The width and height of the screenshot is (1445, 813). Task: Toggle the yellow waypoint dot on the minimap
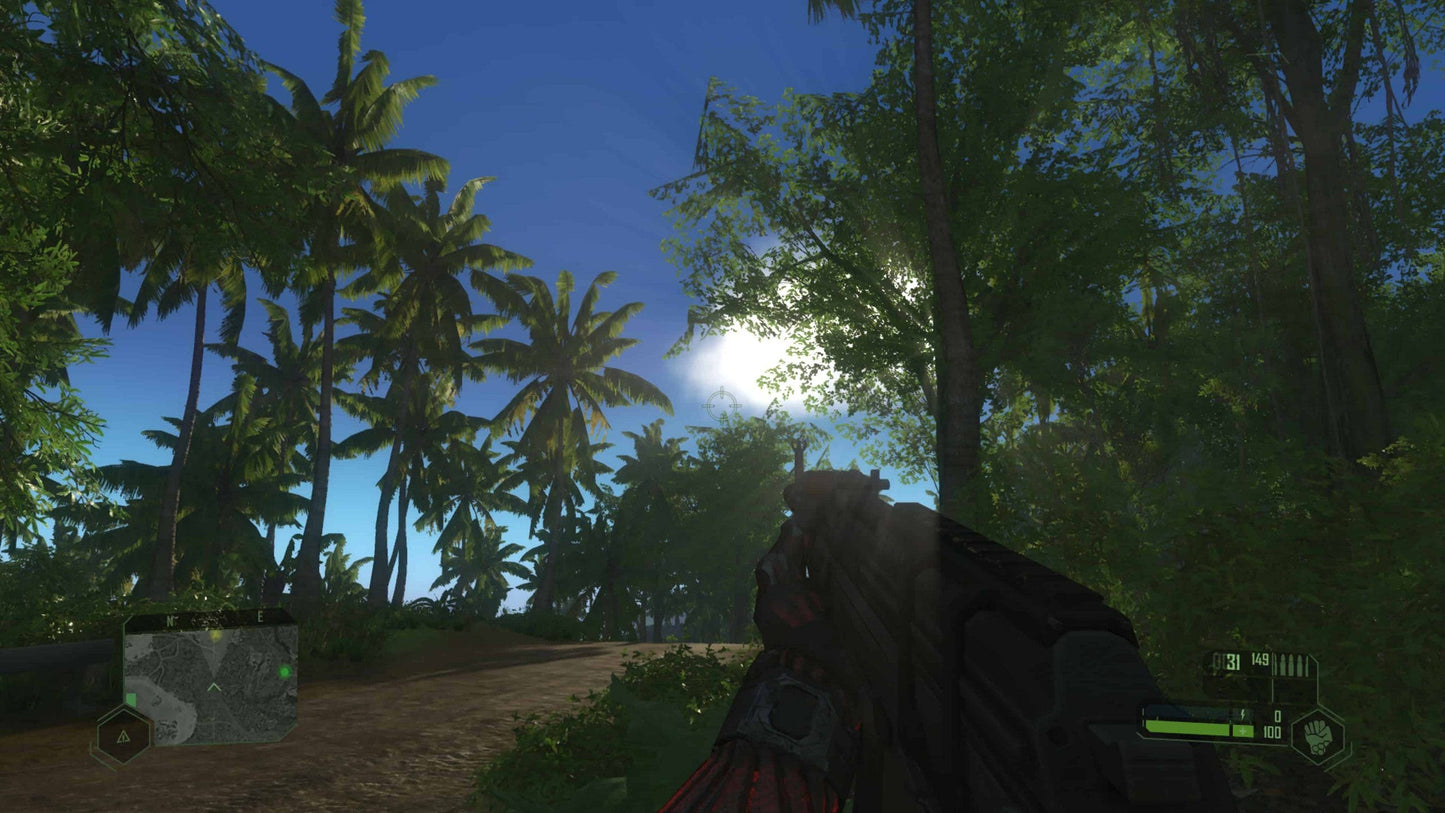point(215,636)
